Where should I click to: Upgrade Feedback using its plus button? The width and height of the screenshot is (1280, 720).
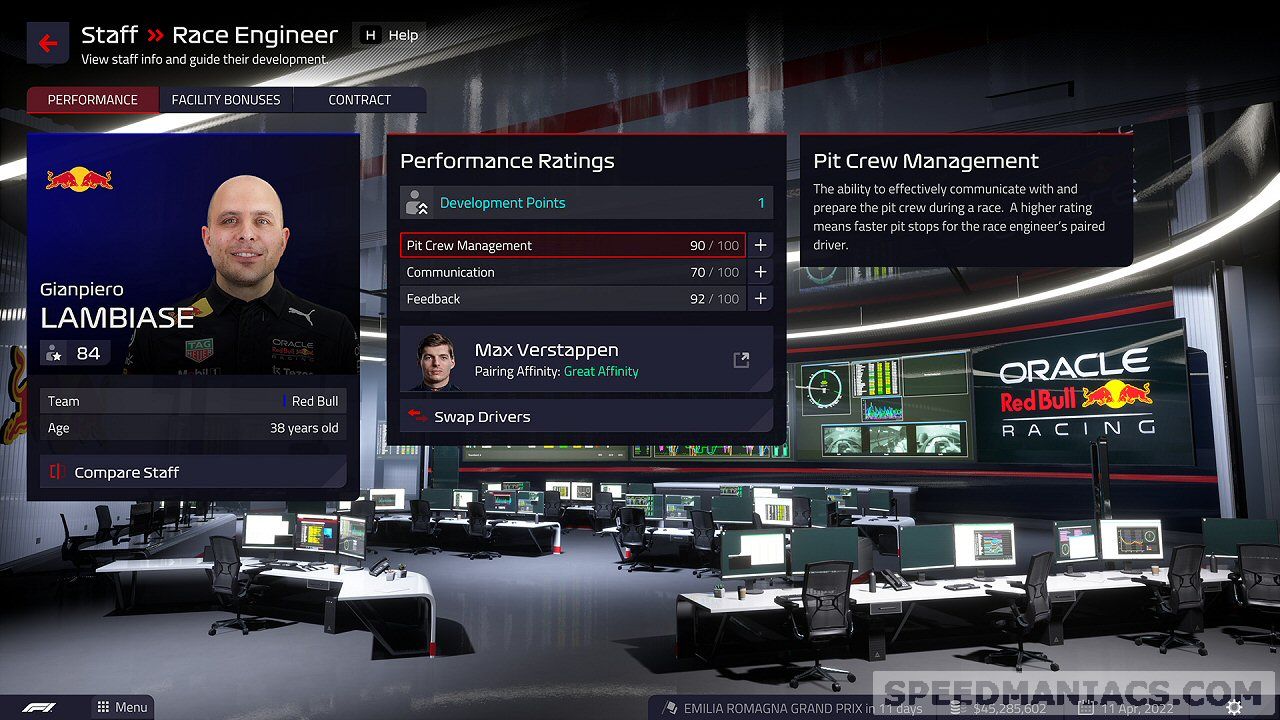(760, 299)
